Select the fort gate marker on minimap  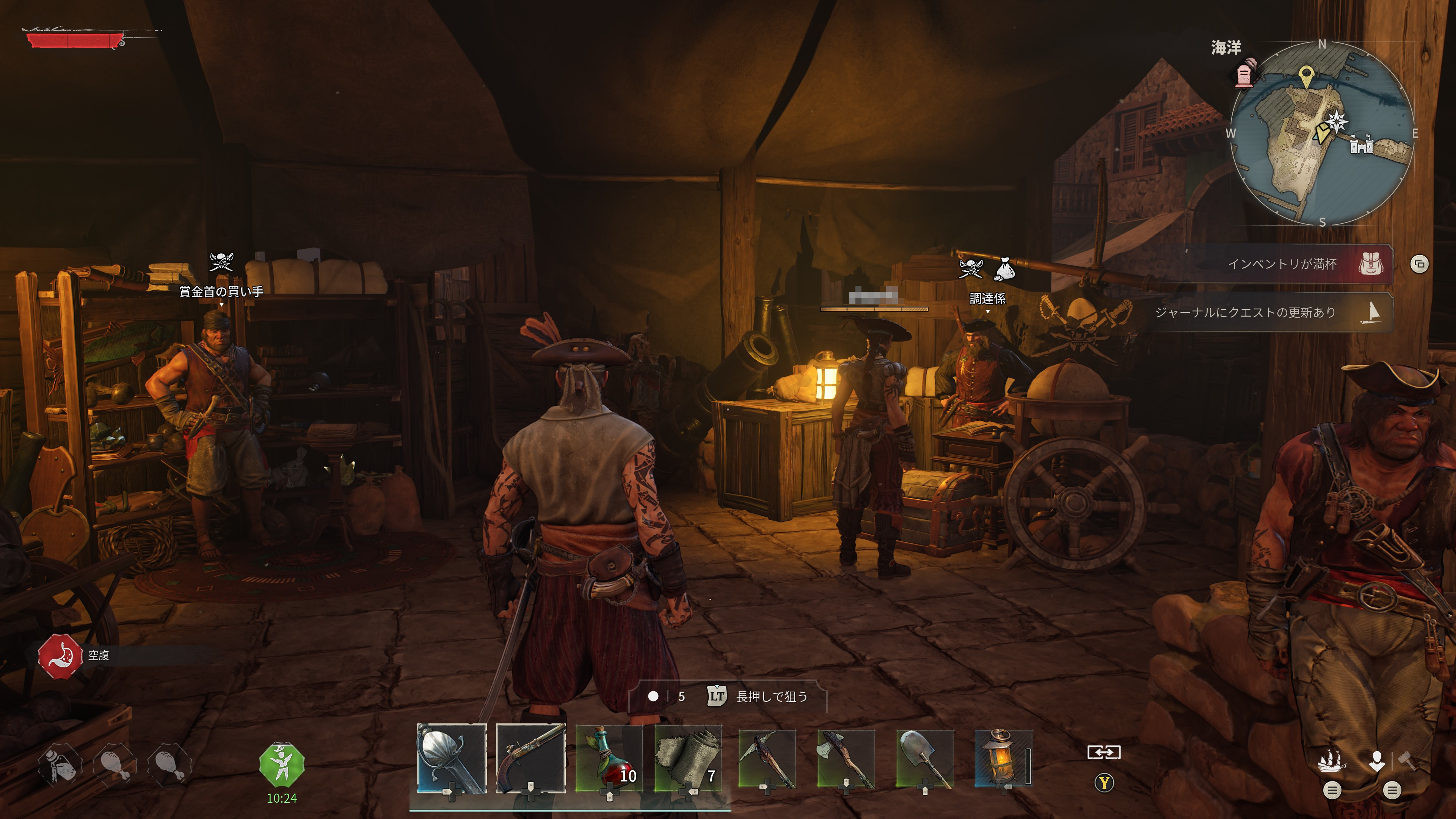[x=1362, y=145]
